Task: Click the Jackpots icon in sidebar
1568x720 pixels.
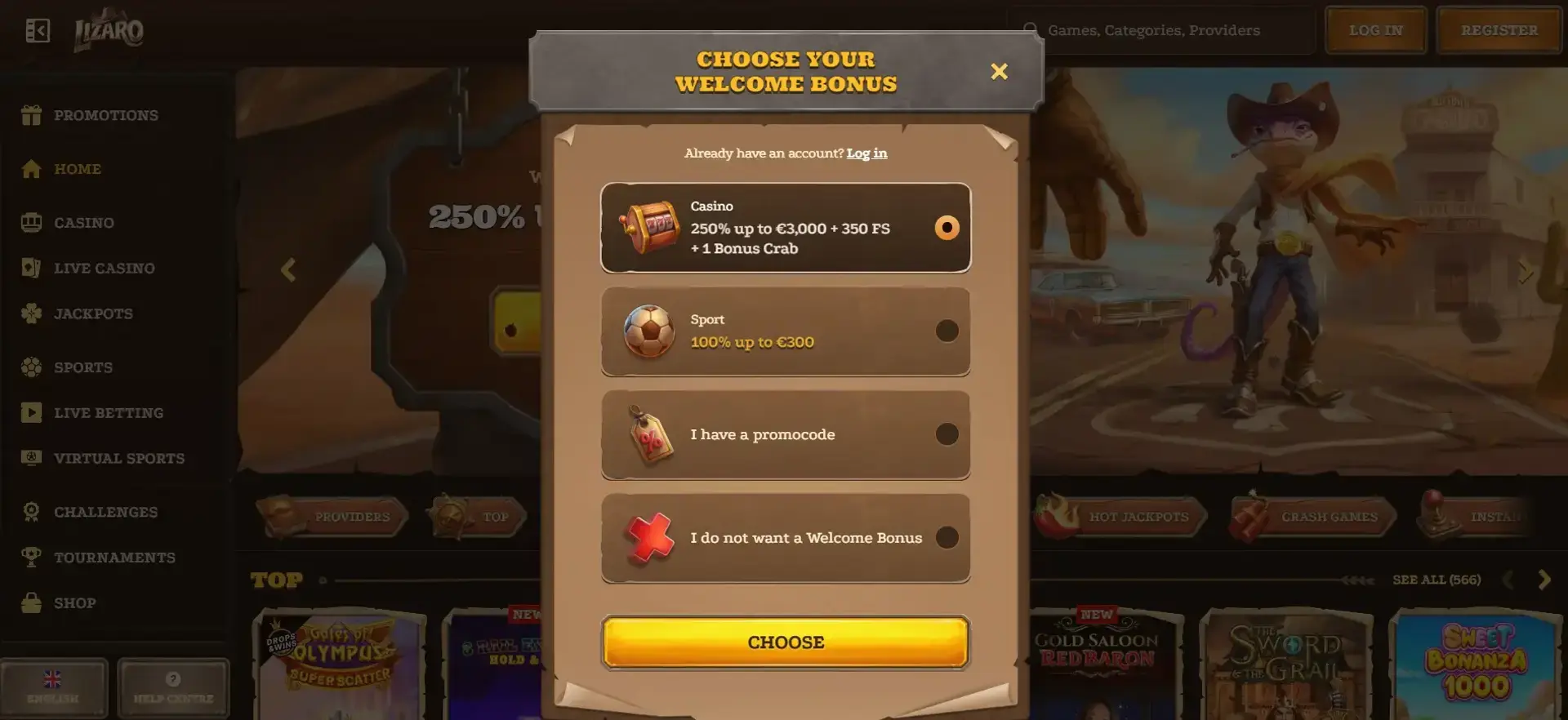Action: [31, 313]
